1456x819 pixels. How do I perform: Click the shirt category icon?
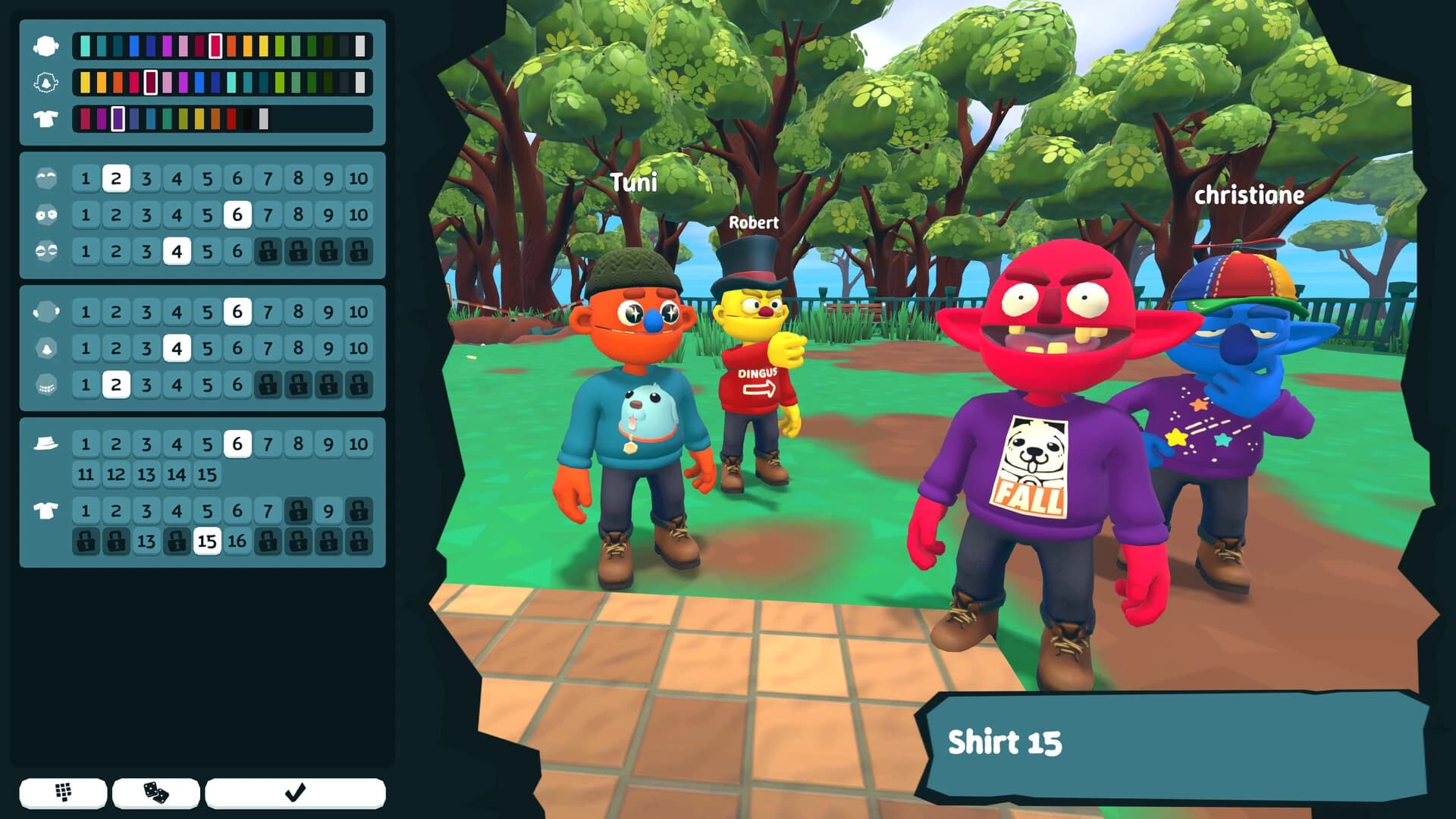coord(45,510)
